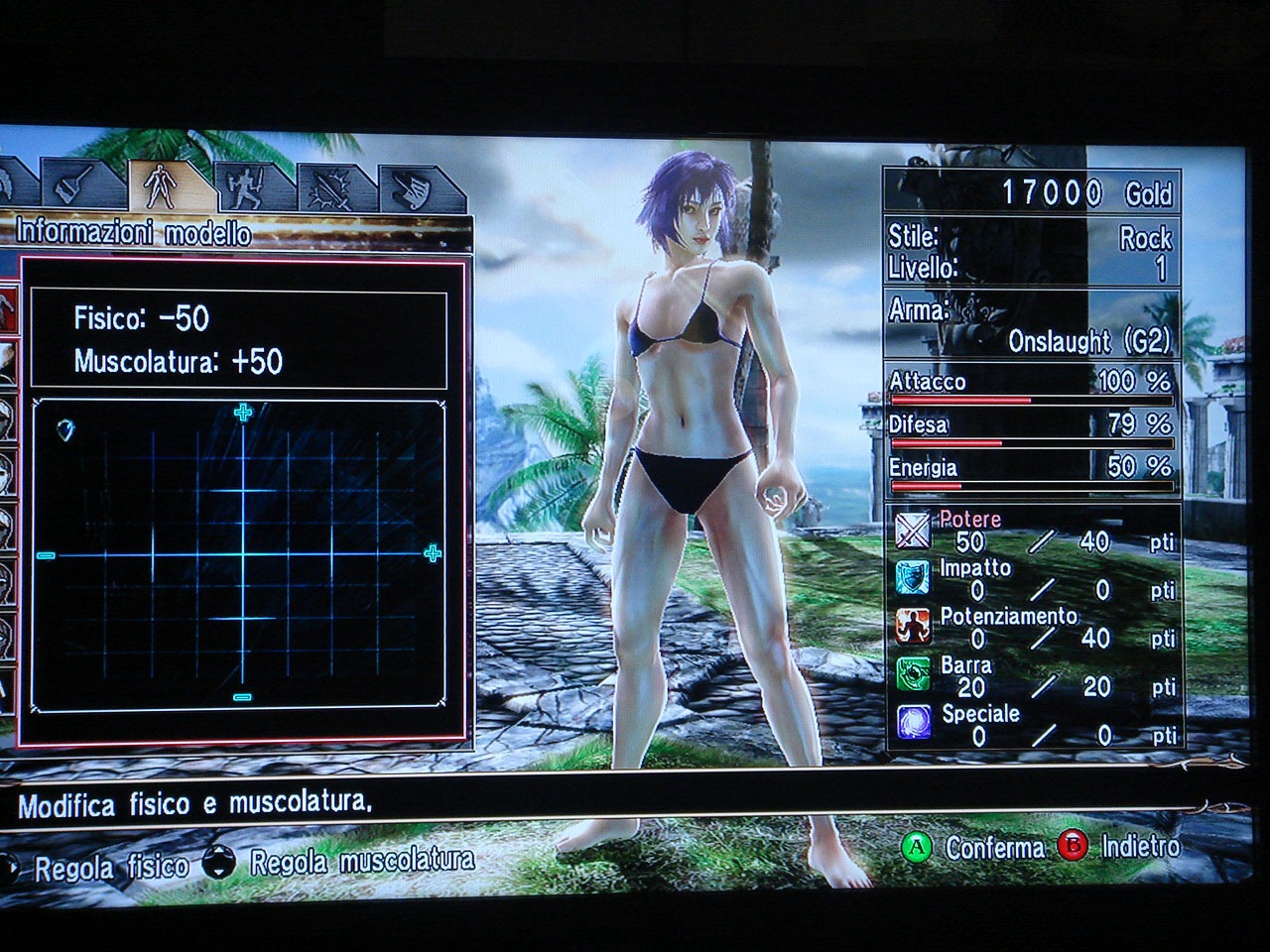Decrease muscolatura with the bottom minus marker
The height and width of the screenshot is (952, 1270).
[x=242, y=698]
